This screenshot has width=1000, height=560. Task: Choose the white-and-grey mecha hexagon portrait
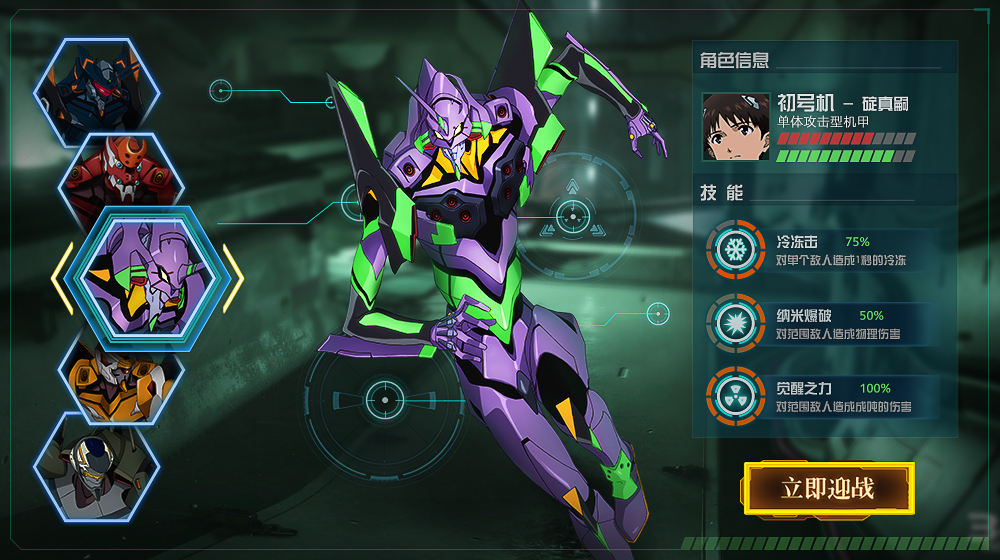tap(97, 467)
